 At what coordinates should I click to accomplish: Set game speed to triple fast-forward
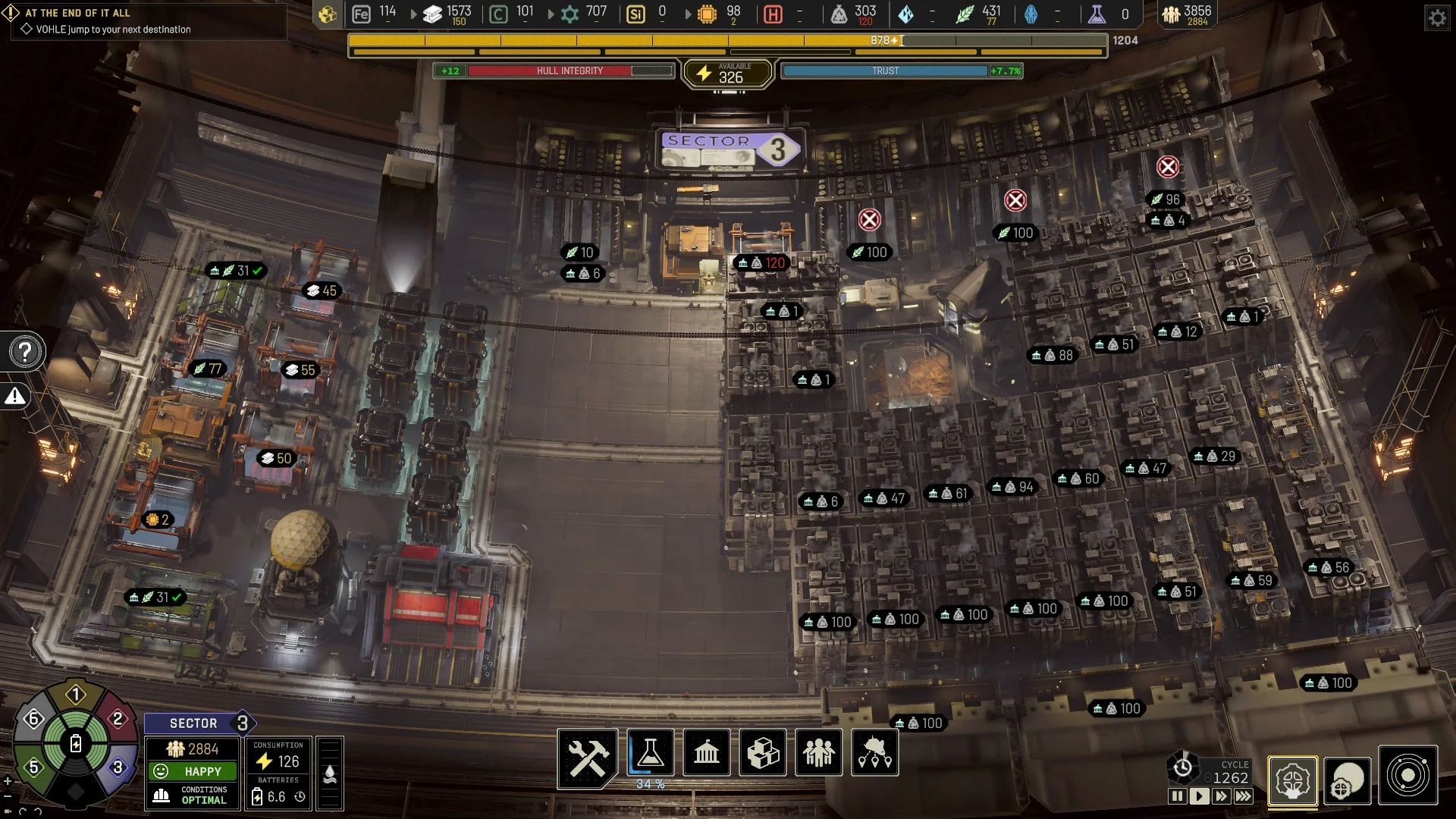tap(1244, 796)
